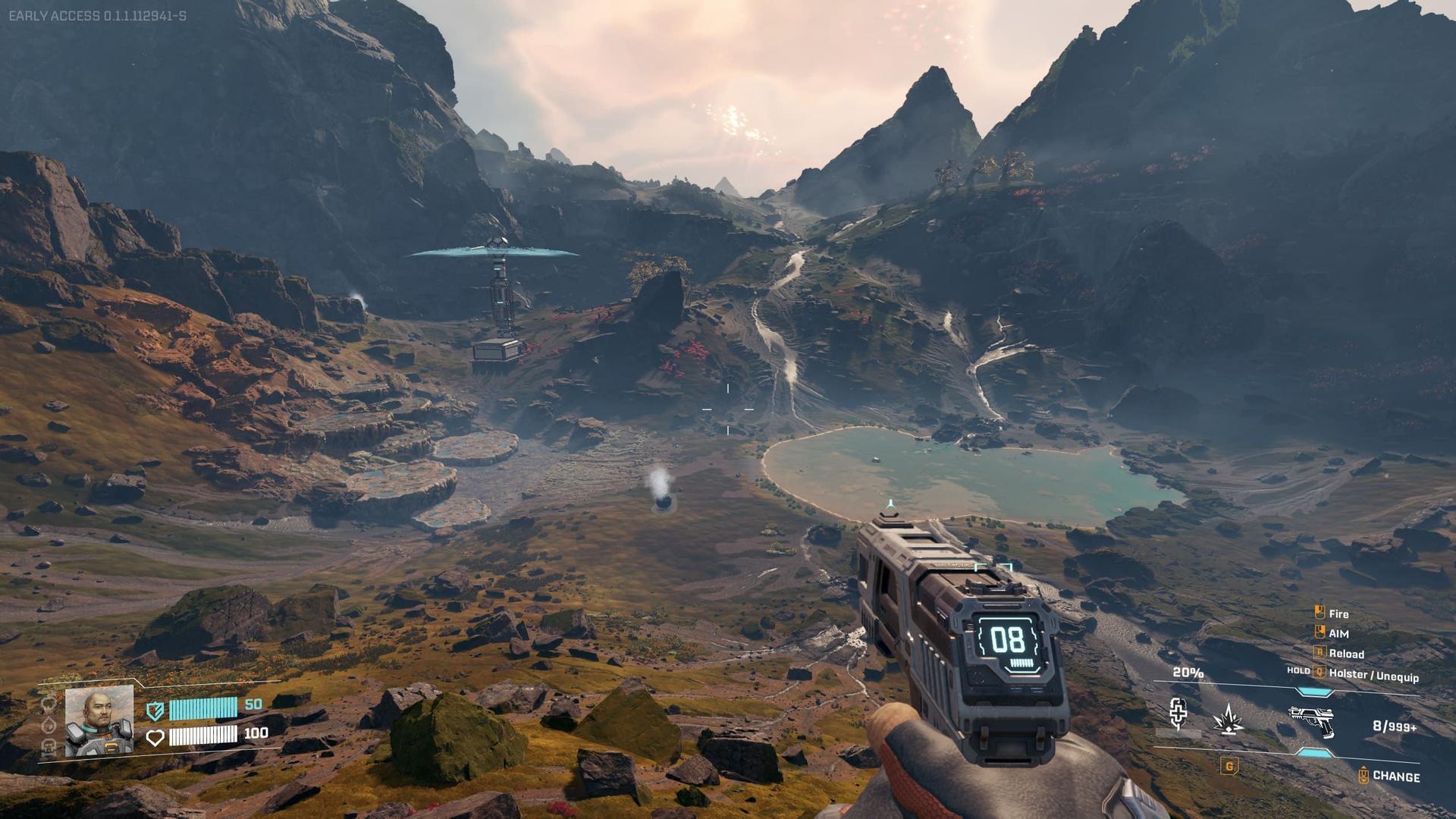Click the character portrait
This screenshot has height=819, width=1456.
click(99, 721)
